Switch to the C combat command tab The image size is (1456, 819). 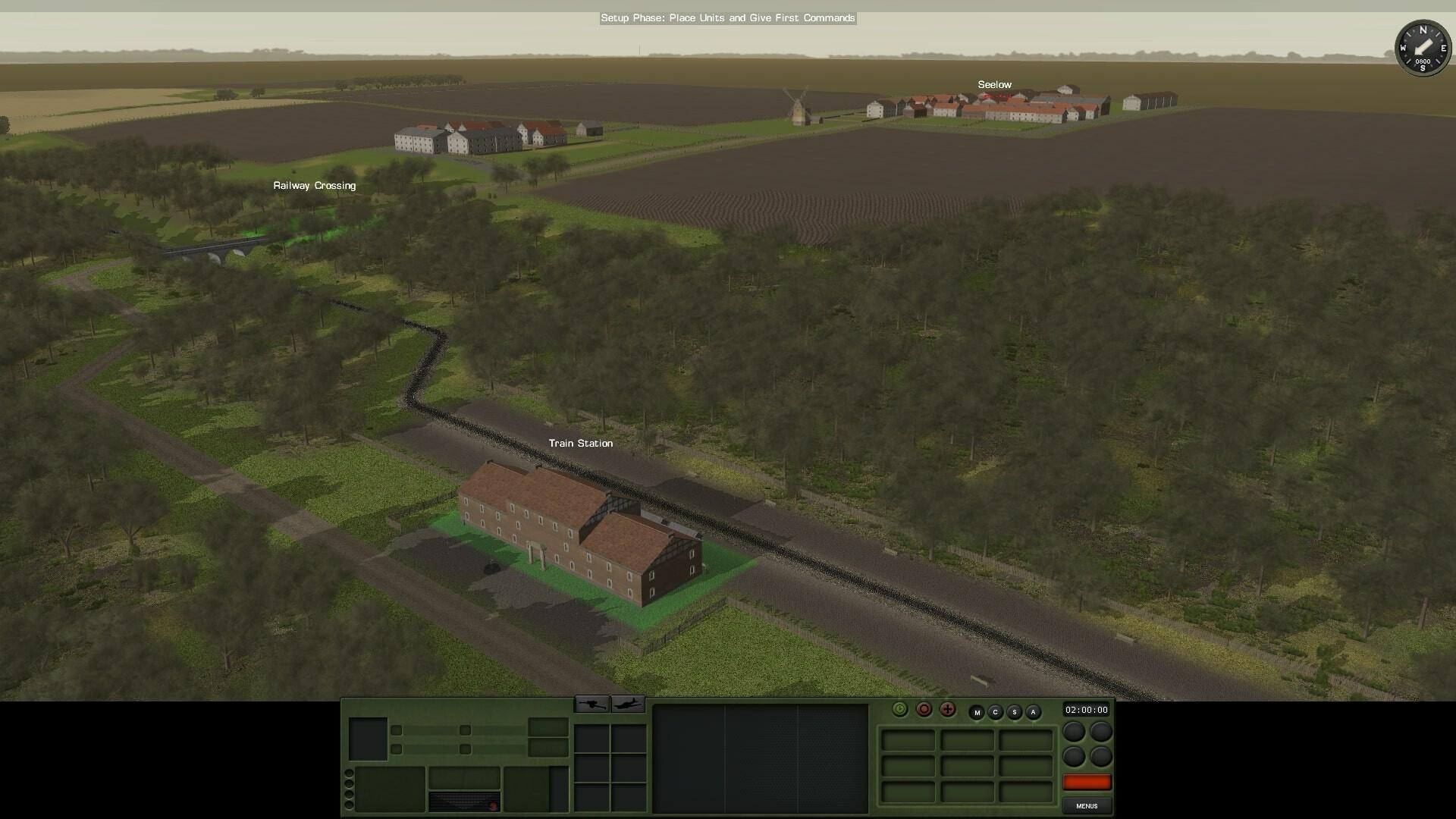click(996, 711)
